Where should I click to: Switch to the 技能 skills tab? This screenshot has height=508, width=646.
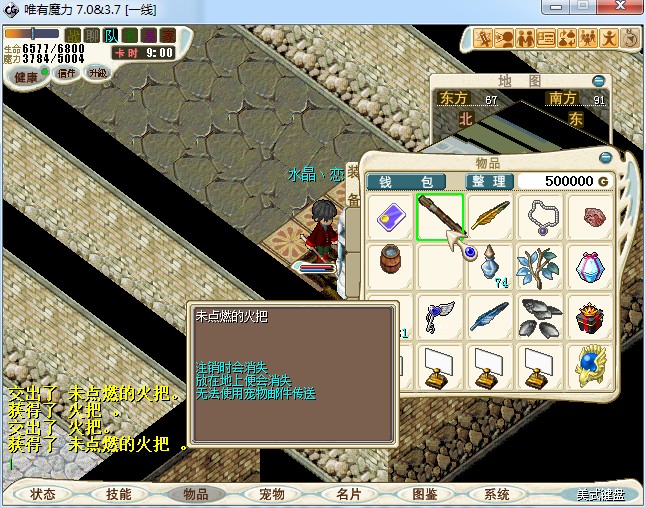coord(118,494)
